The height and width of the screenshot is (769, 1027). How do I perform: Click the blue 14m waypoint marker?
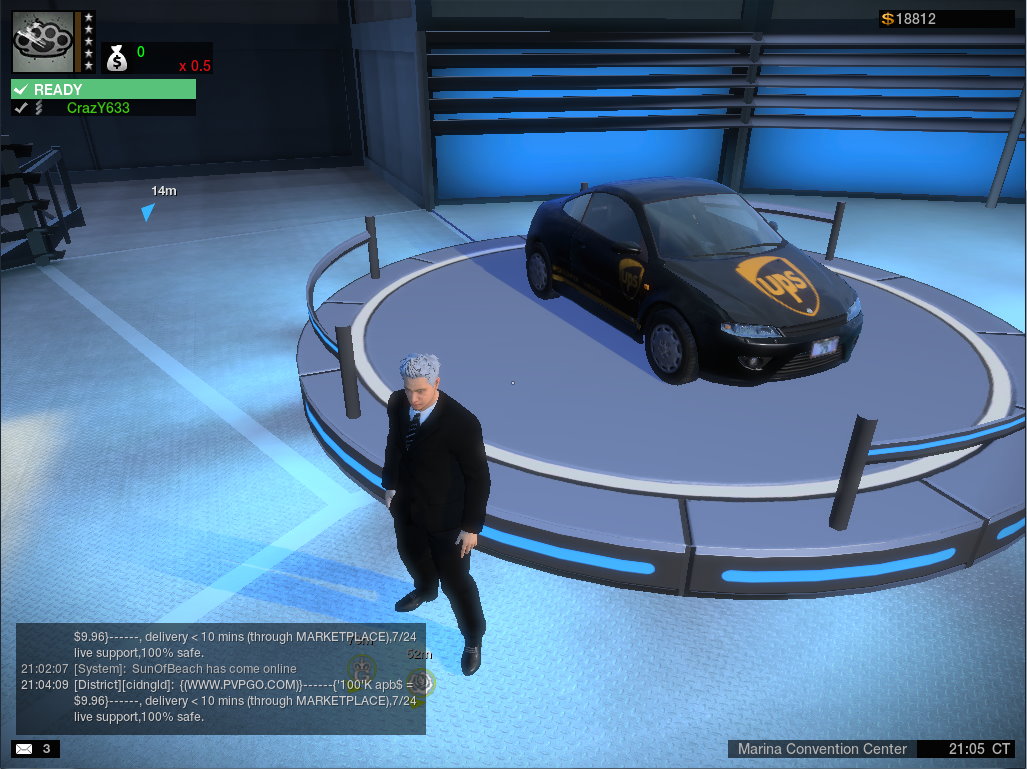(x=148, y=211)
